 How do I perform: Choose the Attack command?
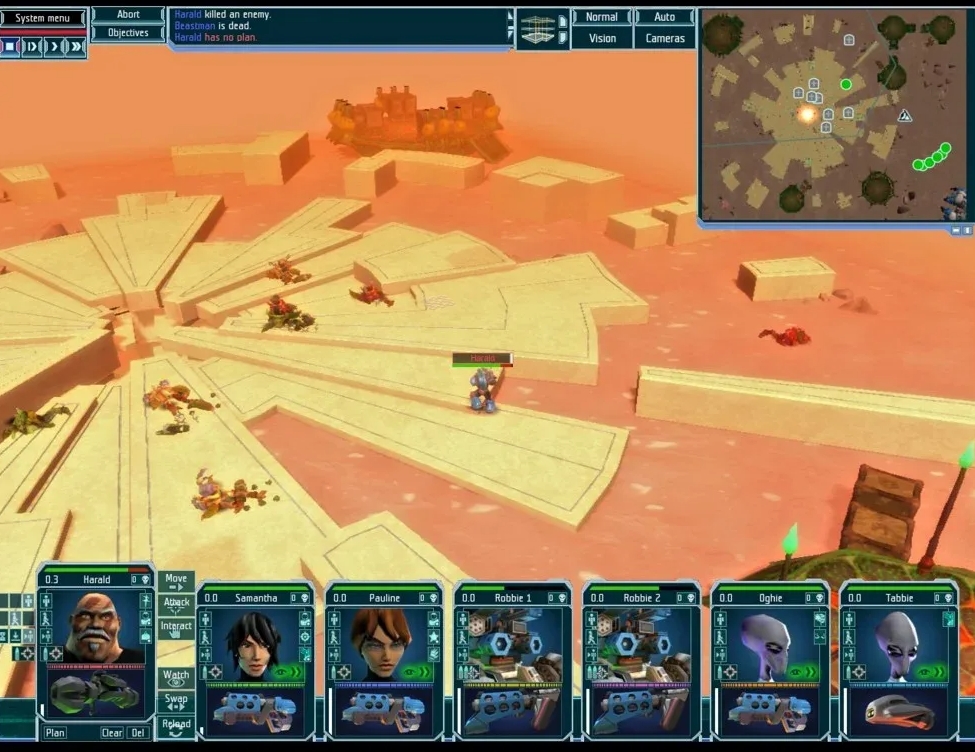point(176,605)
